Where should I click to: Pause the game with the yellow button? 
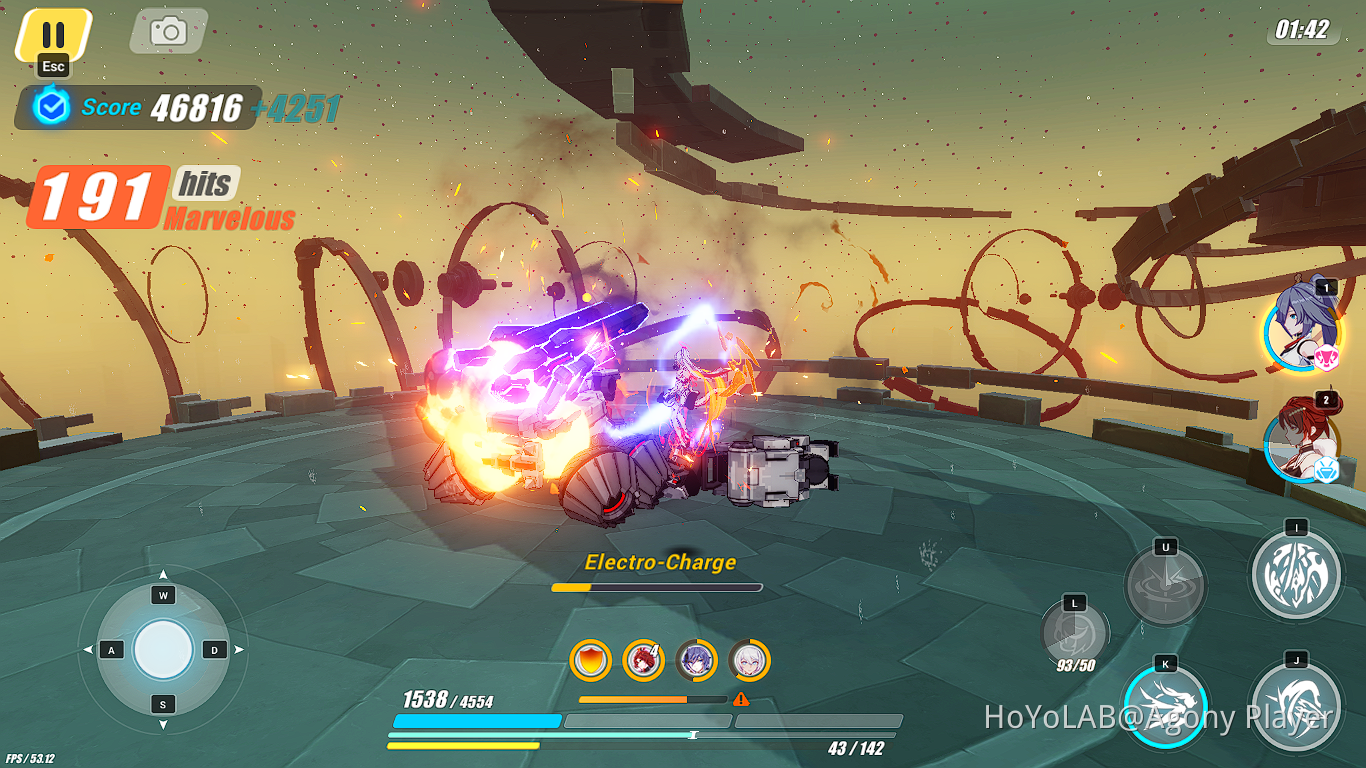pos(53,34)
